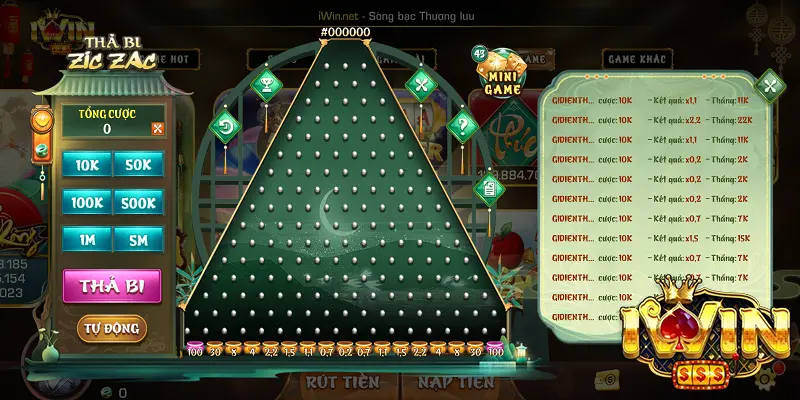This screenshot has height=400, width=800.
Task: Open Rút Tiền withdrawal
Action: click(342, 382)
